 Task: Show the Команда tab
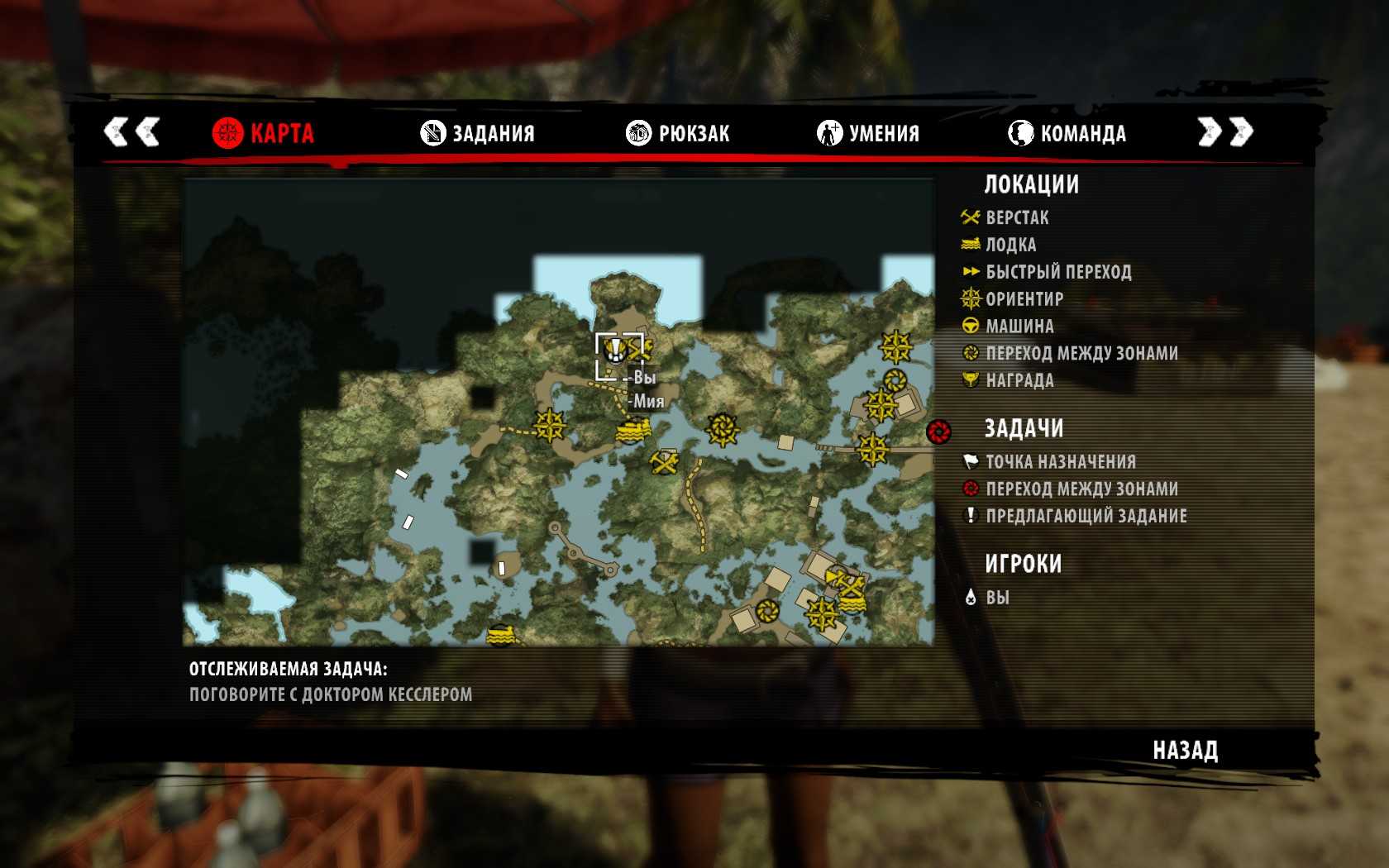point(1067,133)
